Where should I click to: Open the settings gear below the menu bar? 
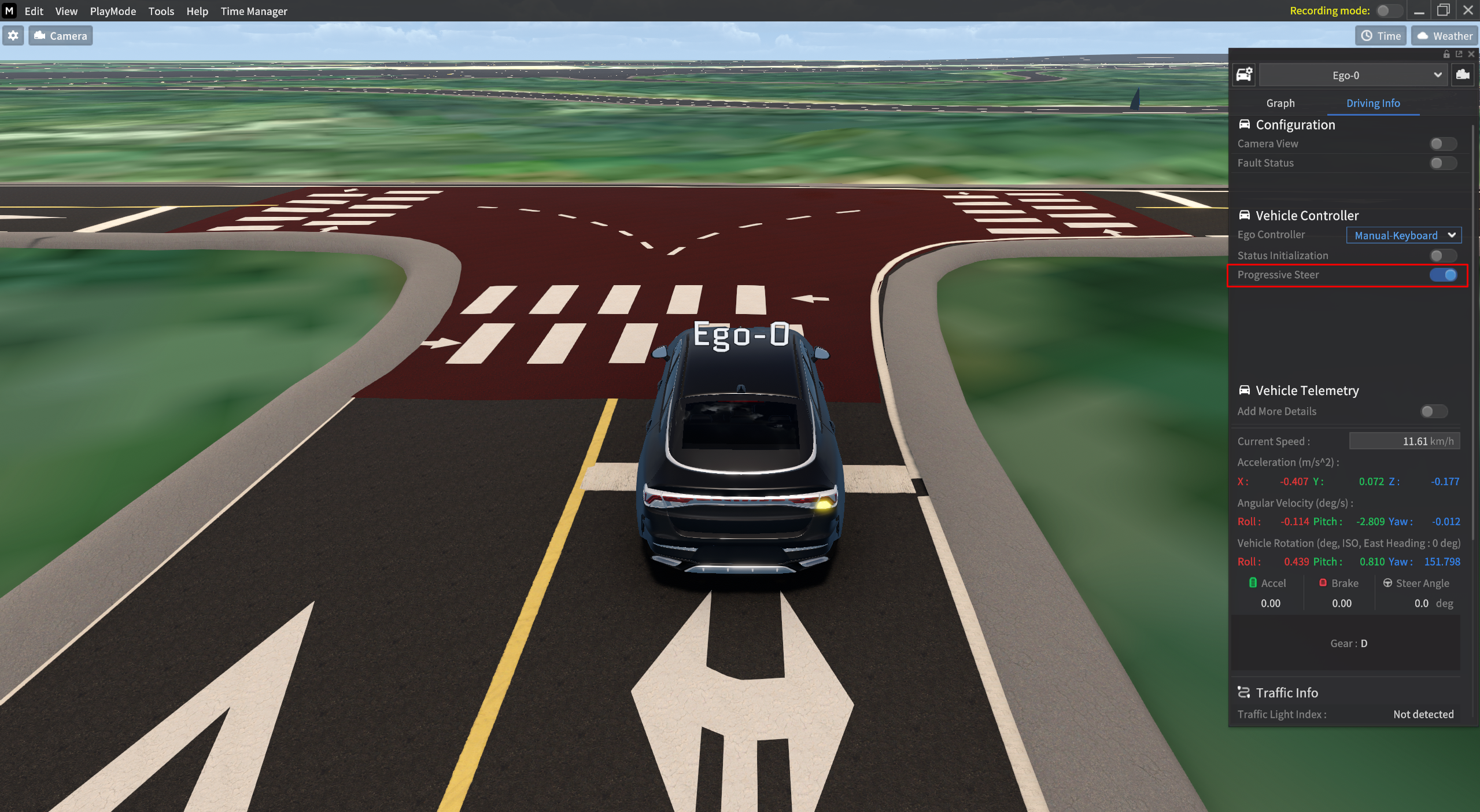pyautogui.click(x=13, y=35)
